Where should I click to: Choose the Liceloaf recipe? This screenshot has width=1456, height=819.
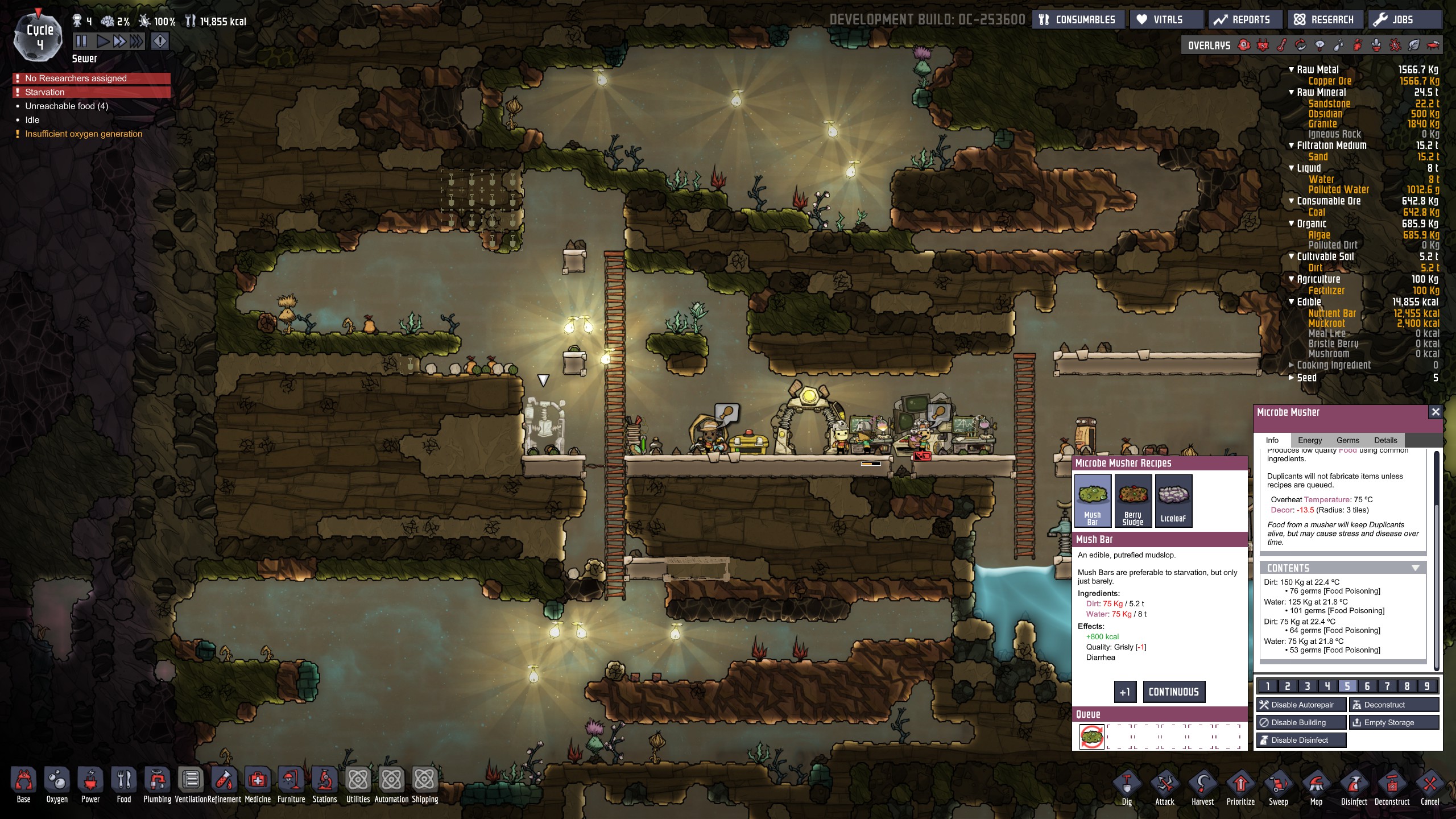coord(1173,500)
